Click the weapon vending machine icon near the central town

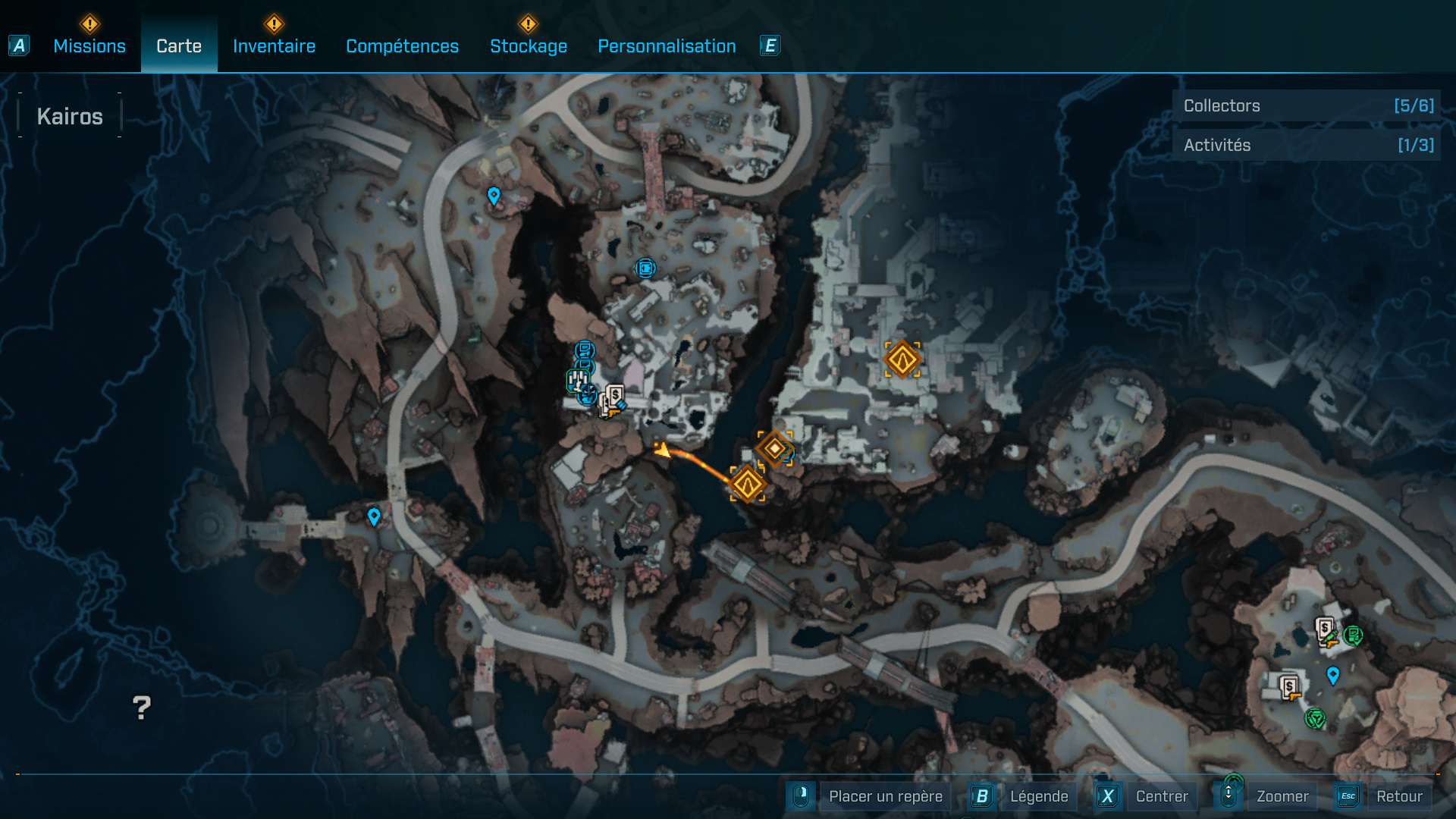tap(615, 401)
